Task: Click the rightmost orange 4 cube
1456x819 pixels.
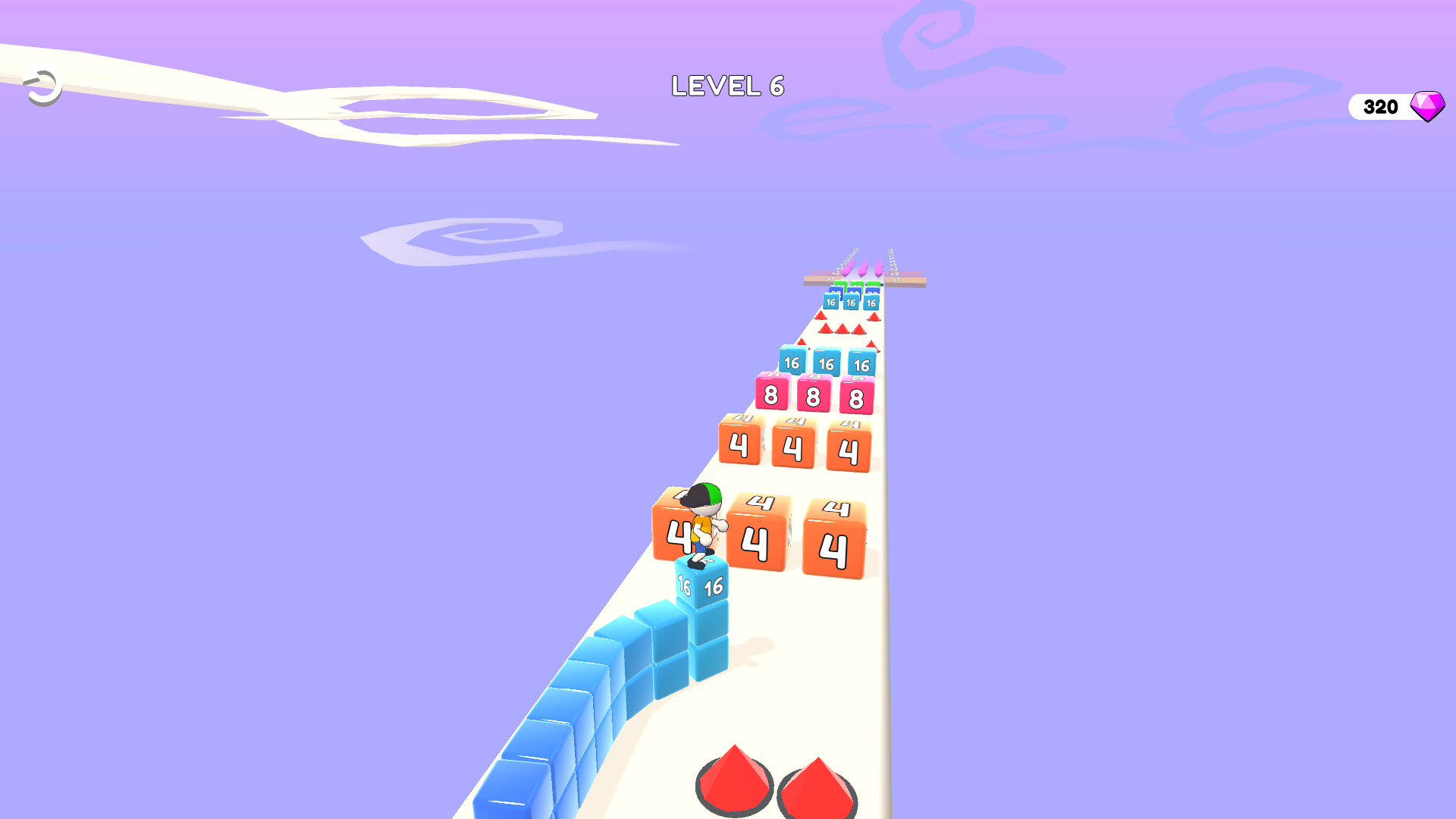Action: tap(835, 547)
